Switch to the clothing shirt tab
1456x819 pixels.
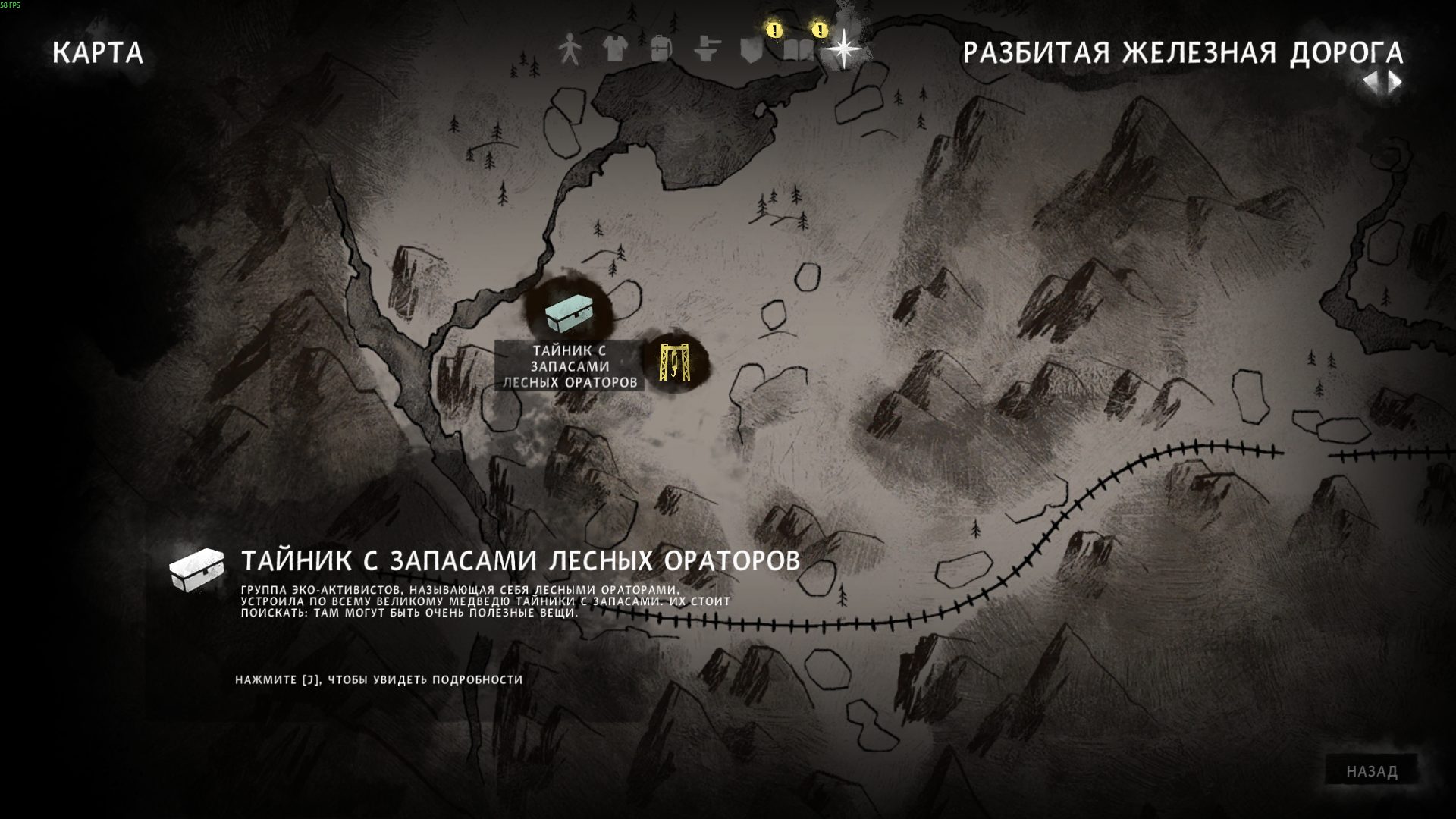coord(615,50)
